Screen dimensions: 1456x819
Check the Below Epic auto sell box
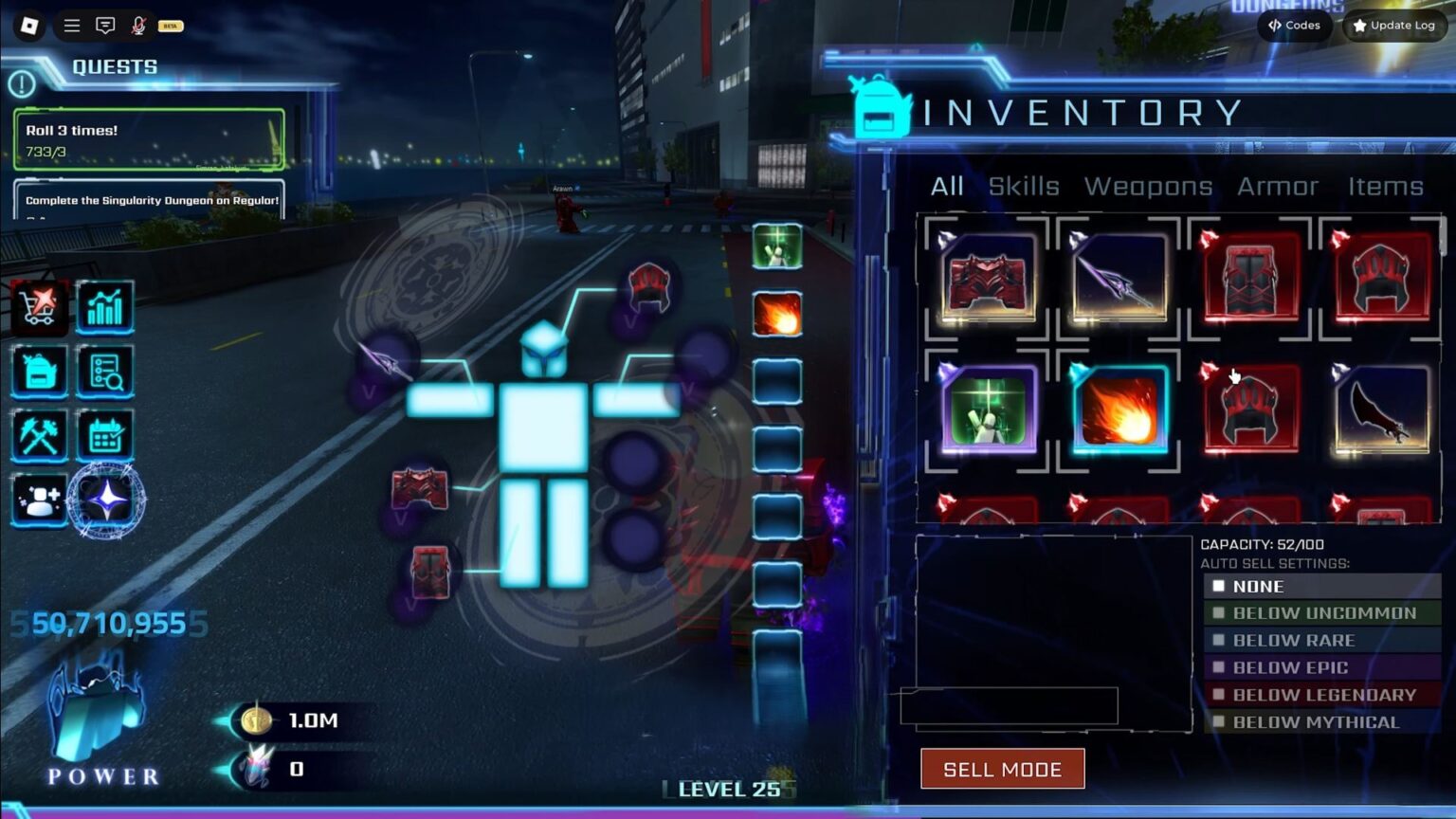pos(1219,667)
